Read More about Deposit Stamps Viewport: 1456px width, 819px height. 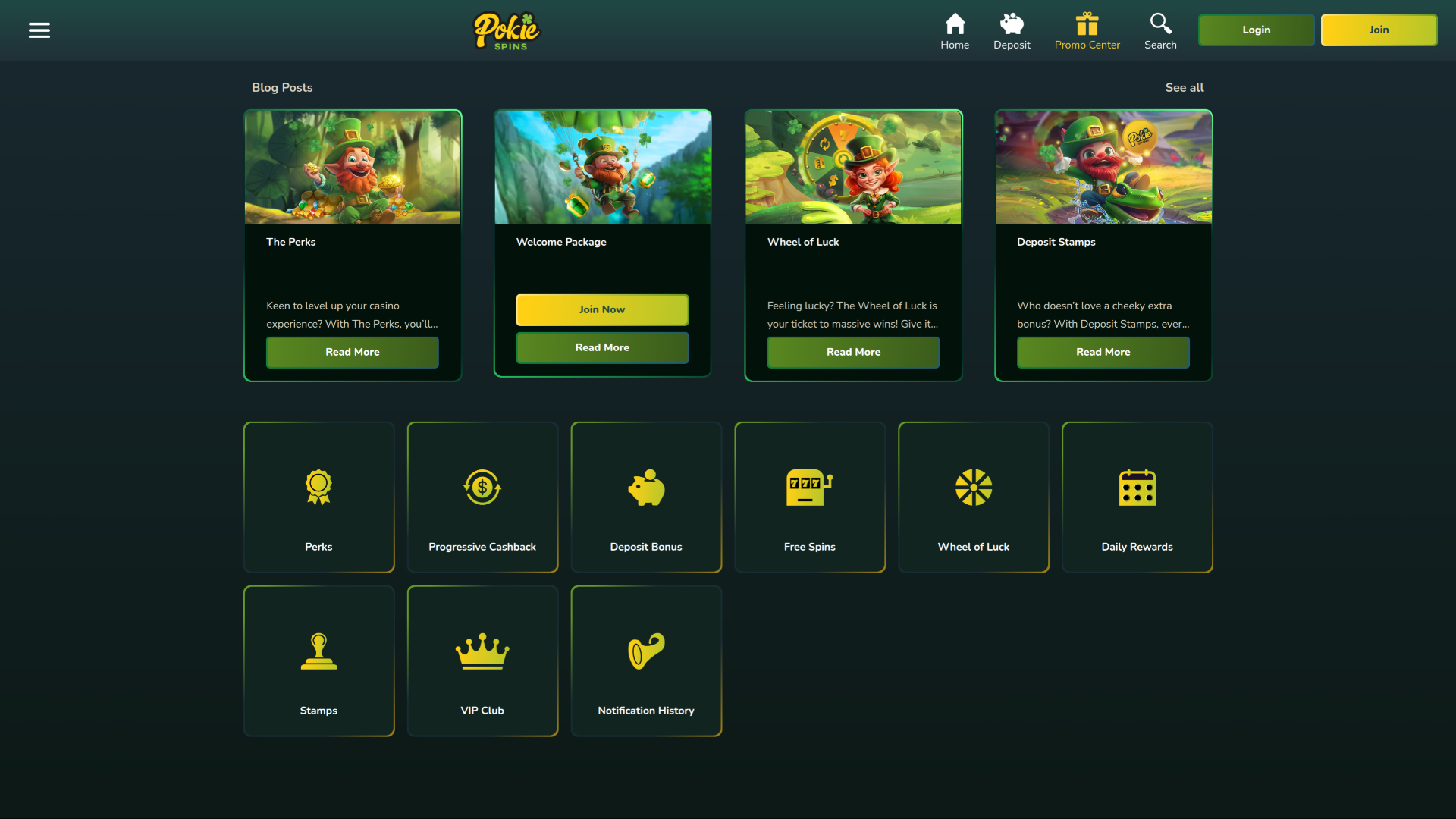pyautogui.click(x=1103, y=352)
